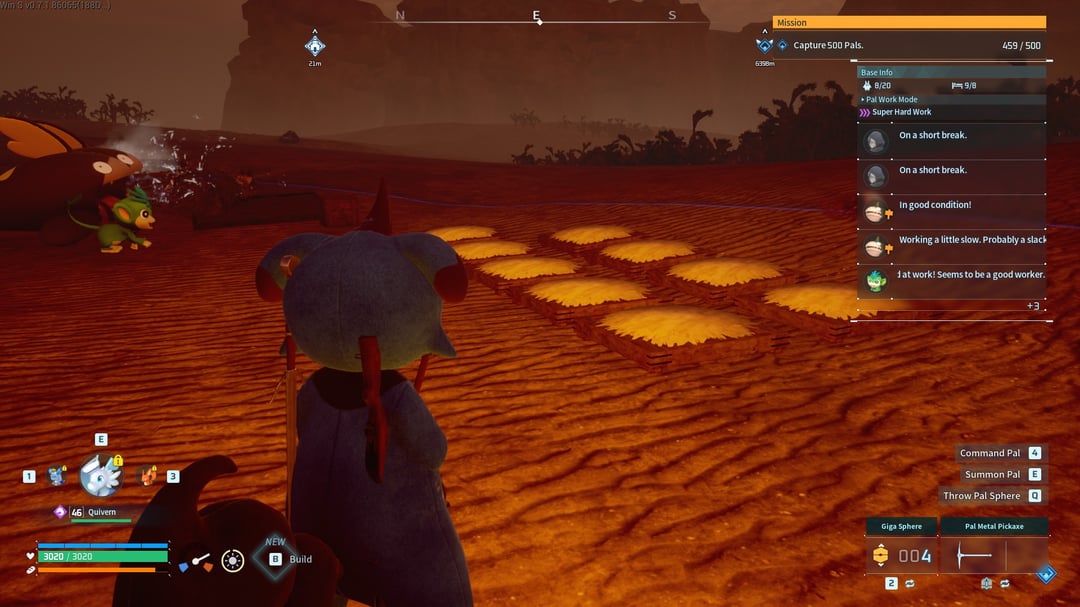Click the 21m waypoint marker on compass
Viewport: 1080px width, 607px height.
click(x=315, y=46)
